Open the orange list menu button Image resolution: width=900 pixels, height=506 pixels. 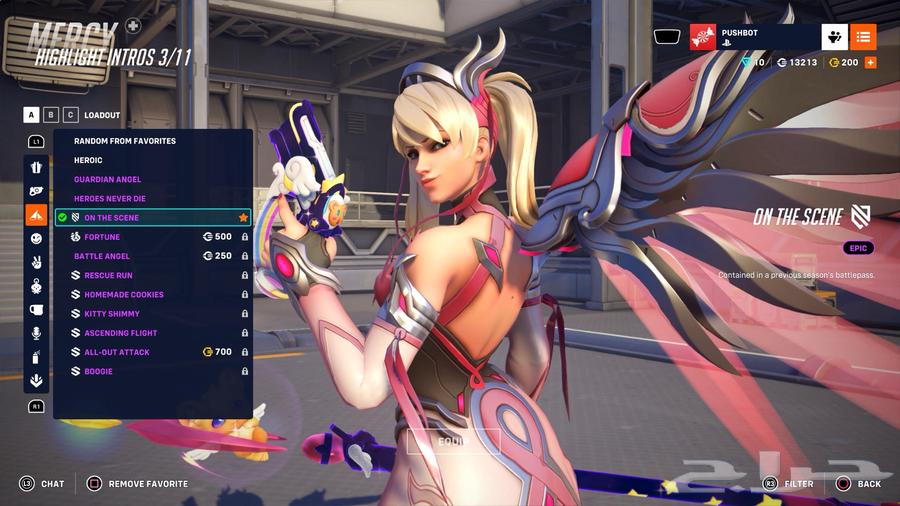pos(864,37)
